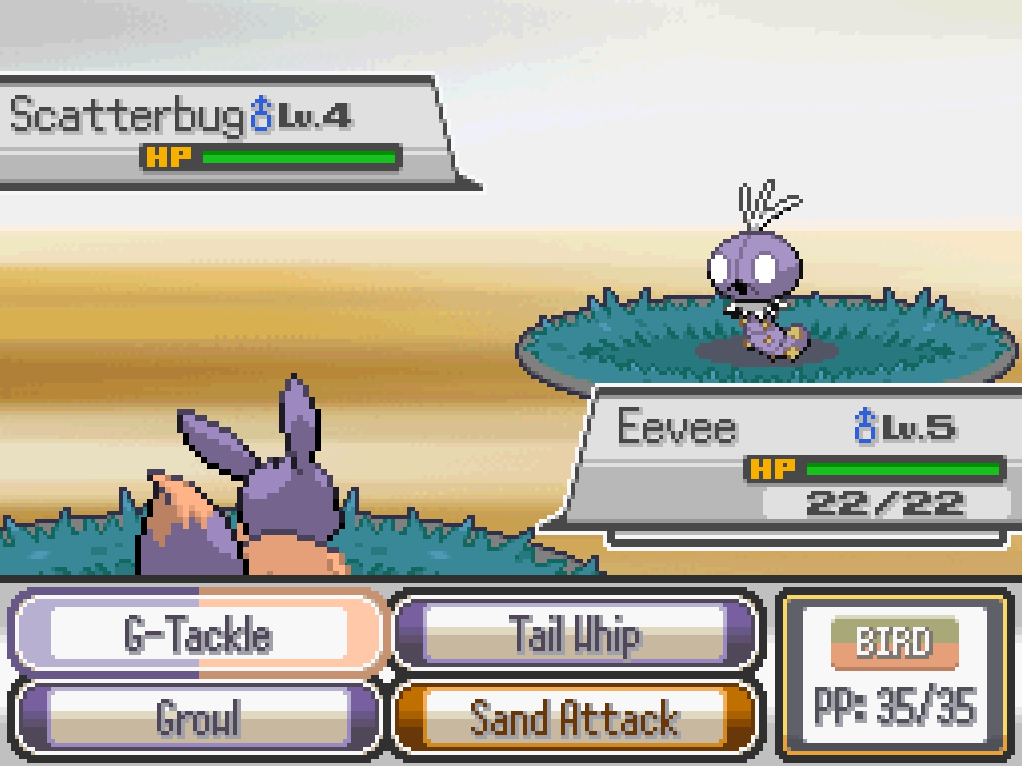The height and width of the screenshot is (766, 1022).
Task: Select the G-Tackle move
Action: pos(198,634)
